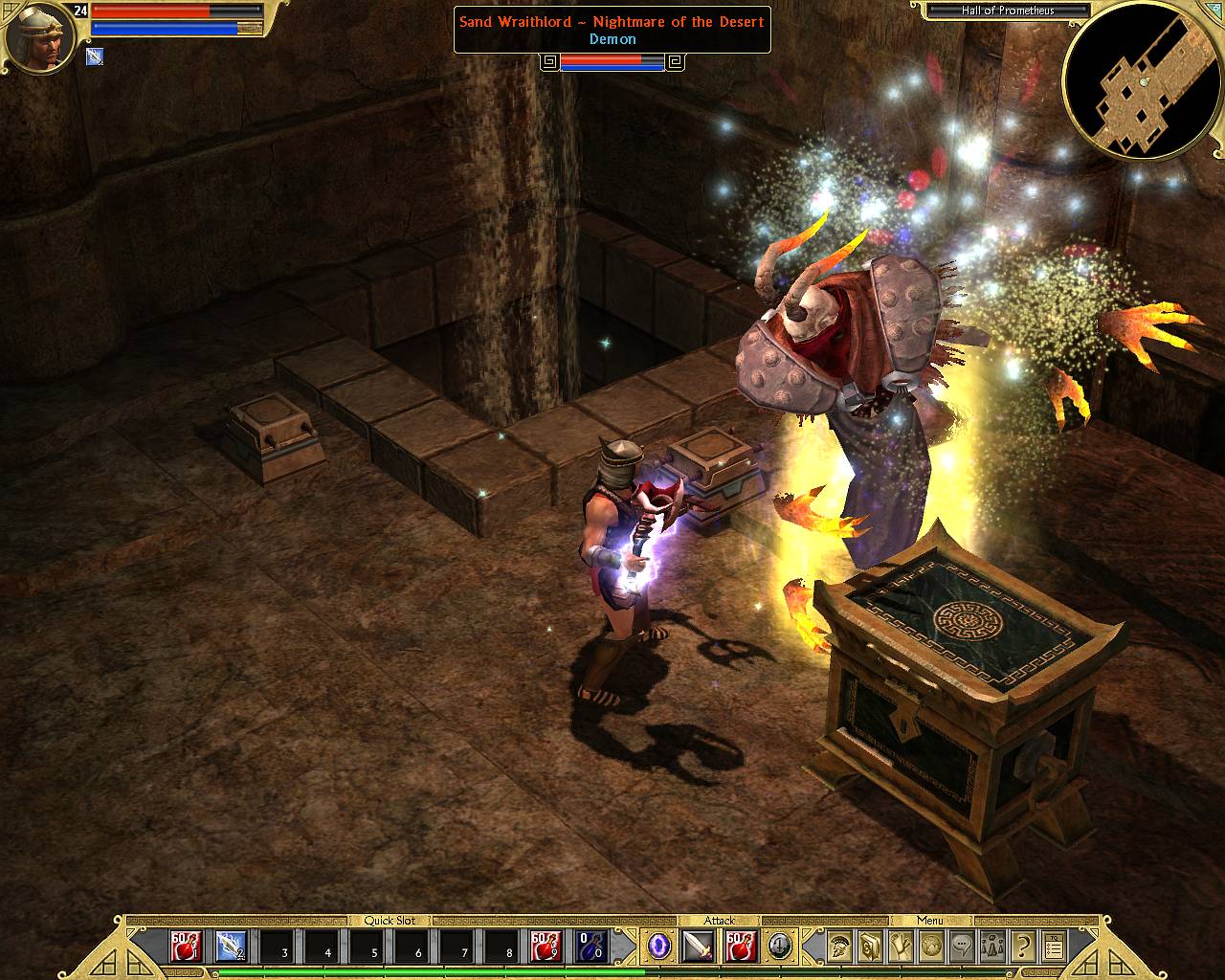Screen dimensions: 1225x980
Task: Activate the ice shard skill in quick slot 2
Action: tap(231, 946)
